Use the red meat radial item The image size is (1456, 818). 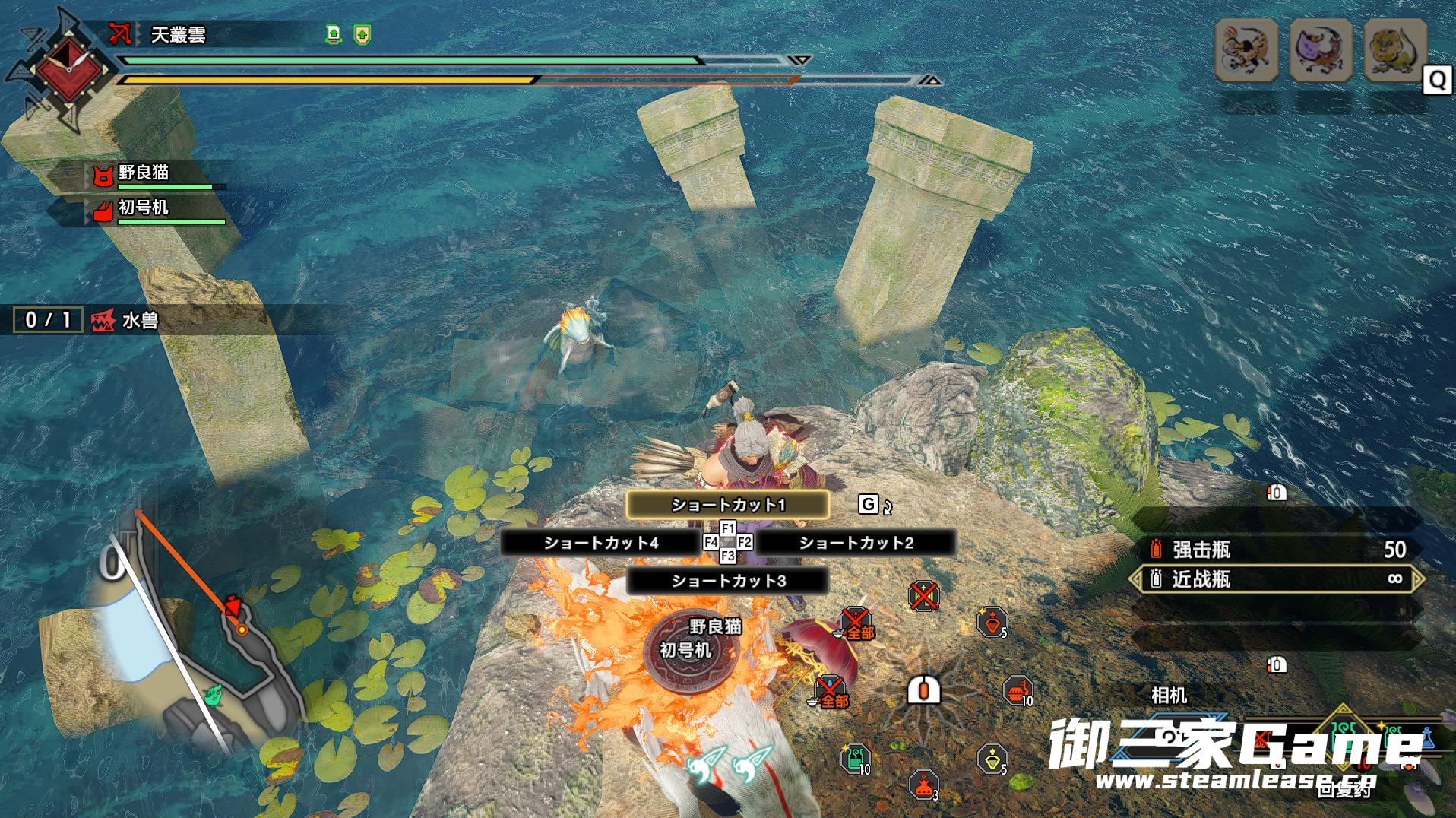pos(1017,691)
